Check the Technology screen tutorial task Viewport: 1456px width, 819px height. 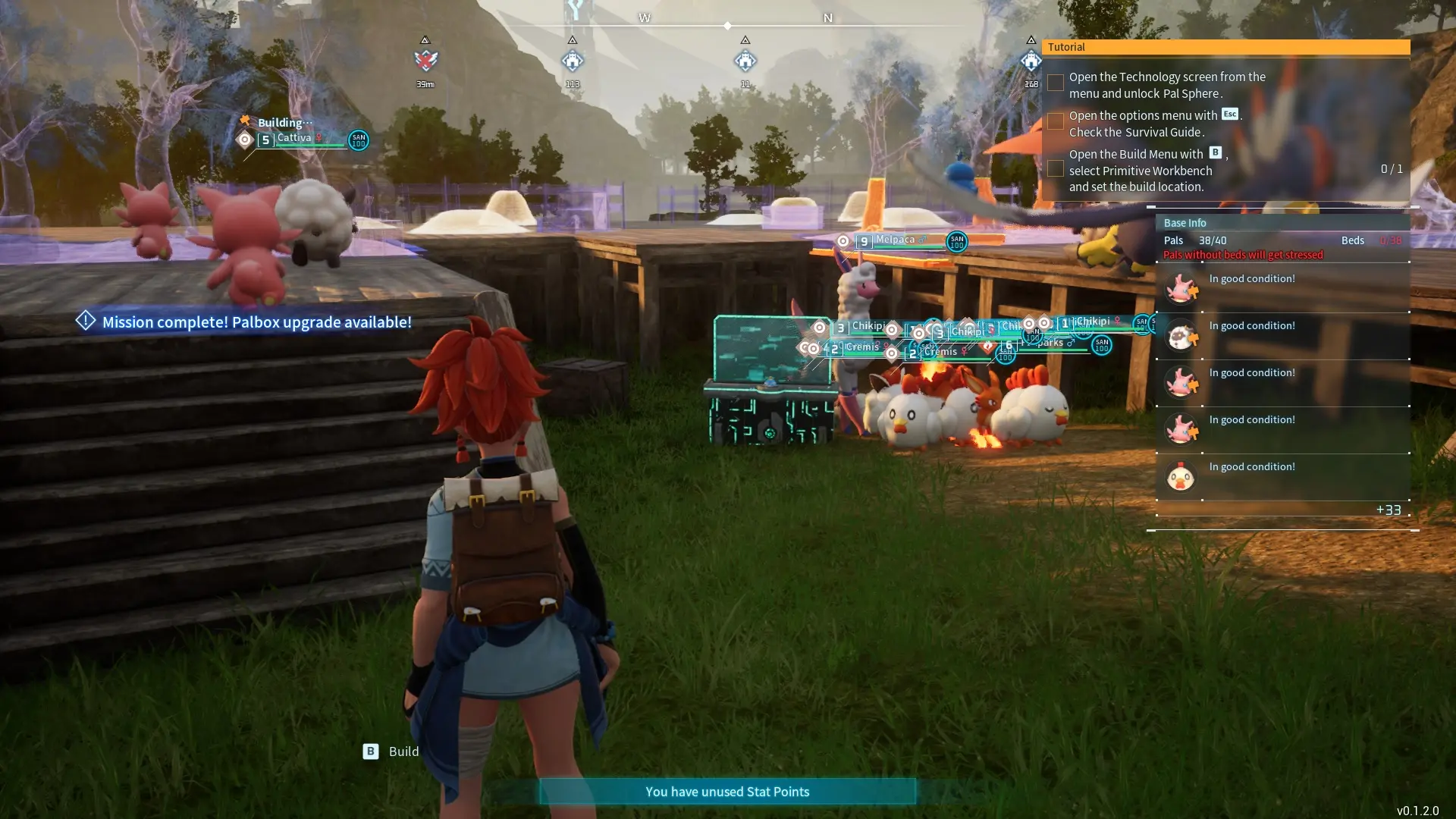click(1056, 83)
